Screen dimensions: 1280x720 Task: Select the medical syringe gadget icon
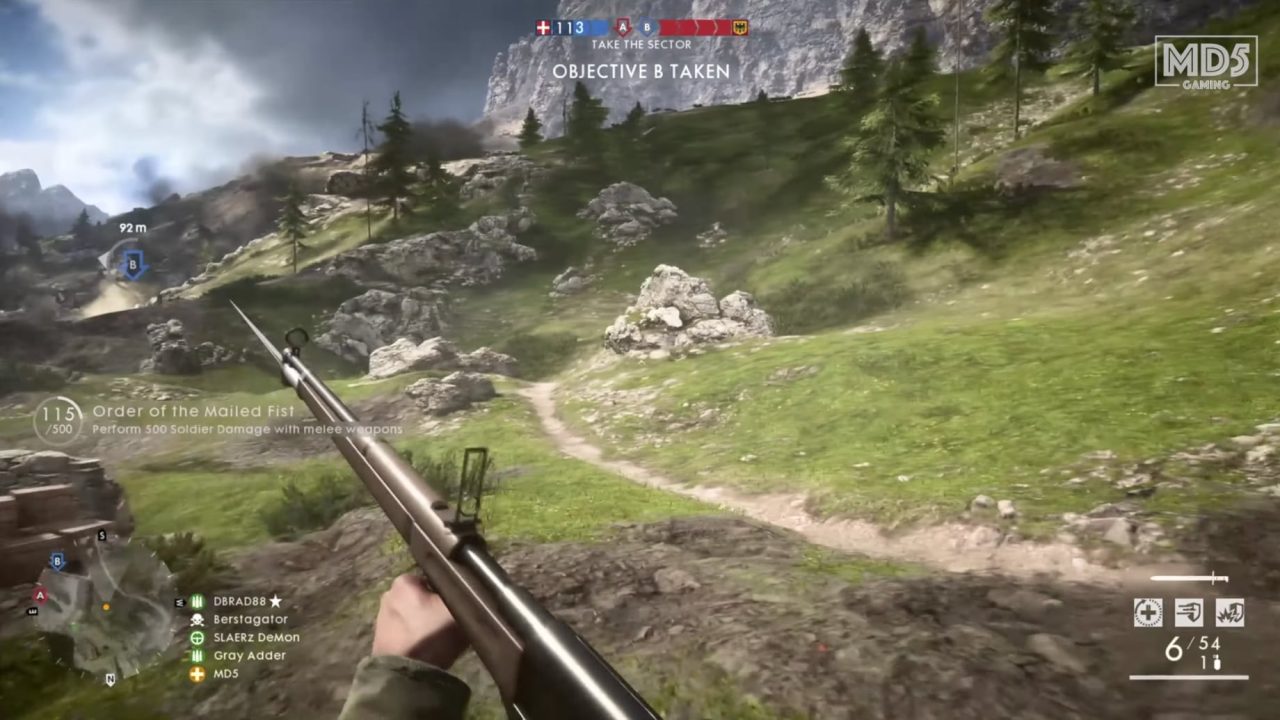click(x=1148, y=612)
